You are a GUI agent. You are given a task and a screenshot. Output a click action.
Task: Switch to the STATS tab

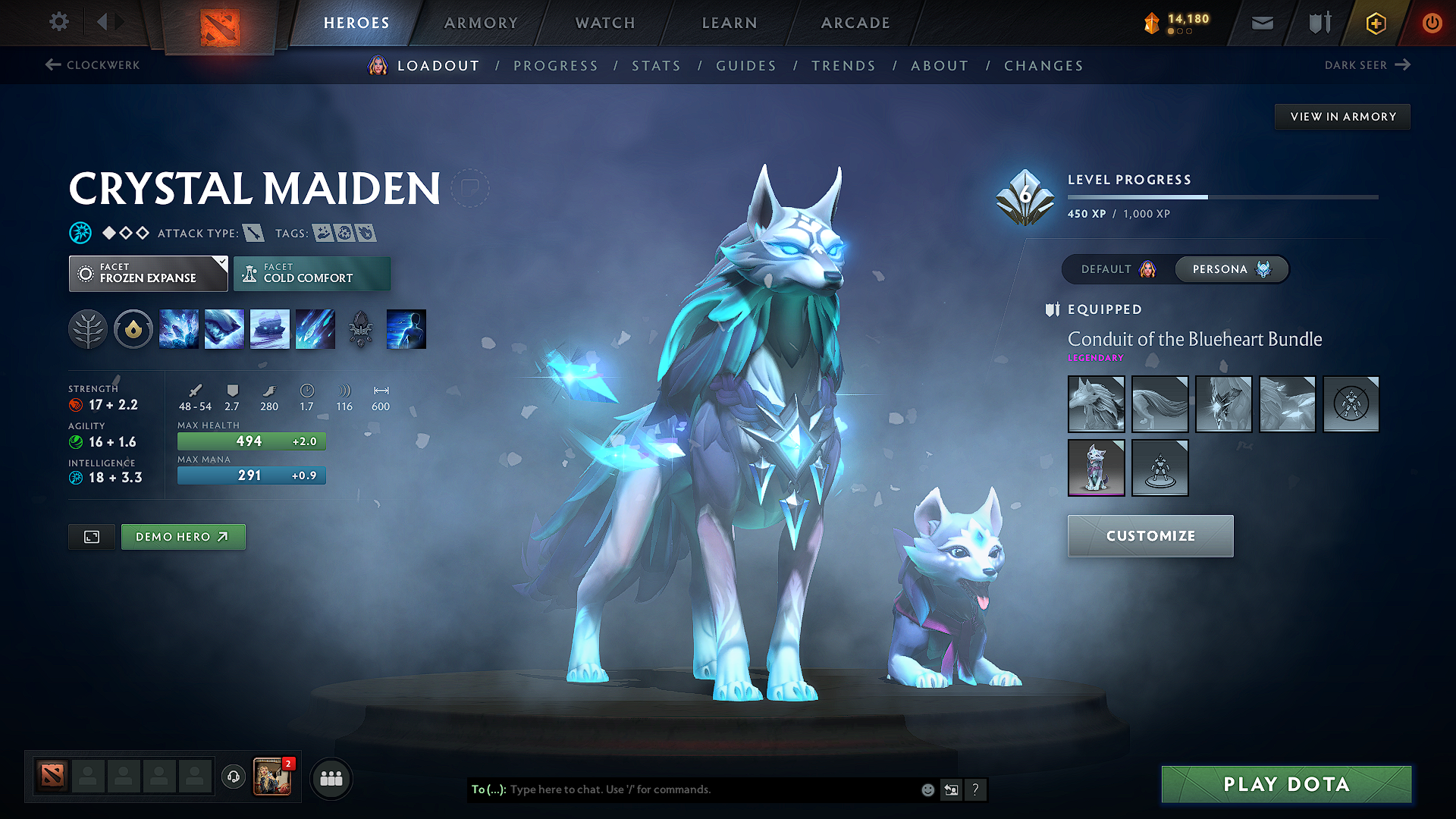(657, 65)
